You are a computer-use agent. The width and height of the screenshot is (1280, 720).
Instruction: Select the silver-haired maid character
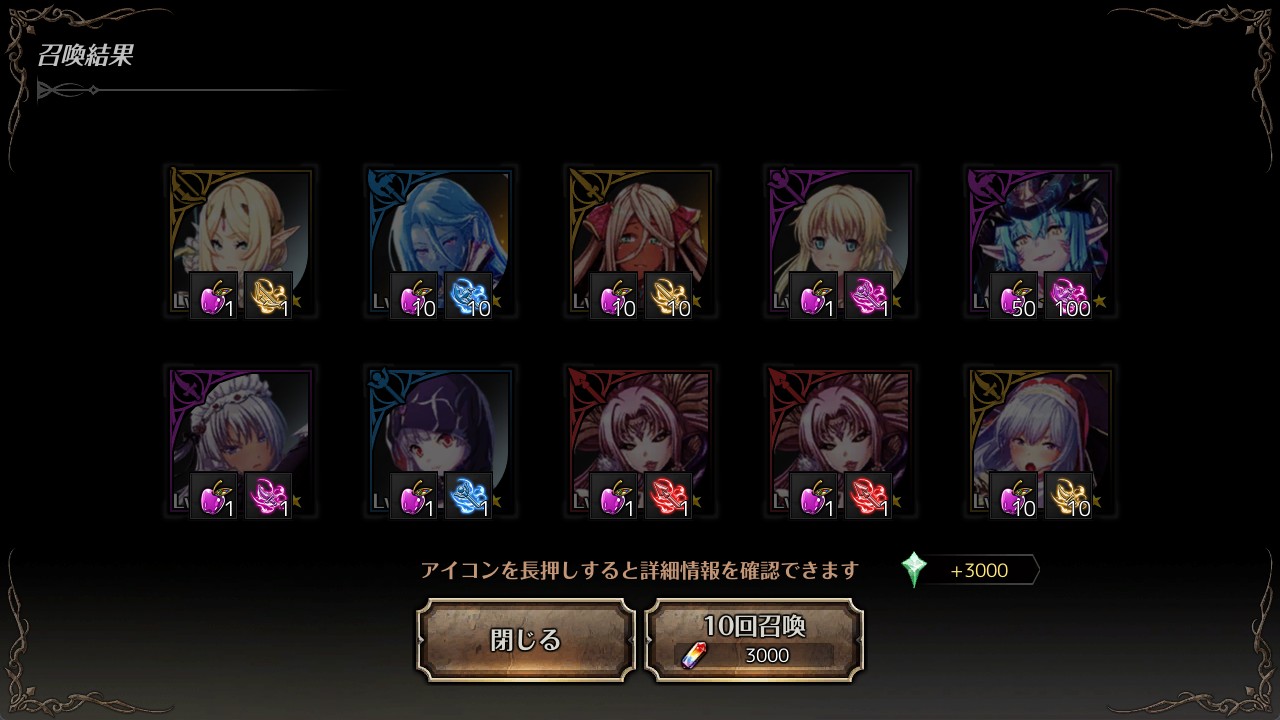(x=240, y=430)
